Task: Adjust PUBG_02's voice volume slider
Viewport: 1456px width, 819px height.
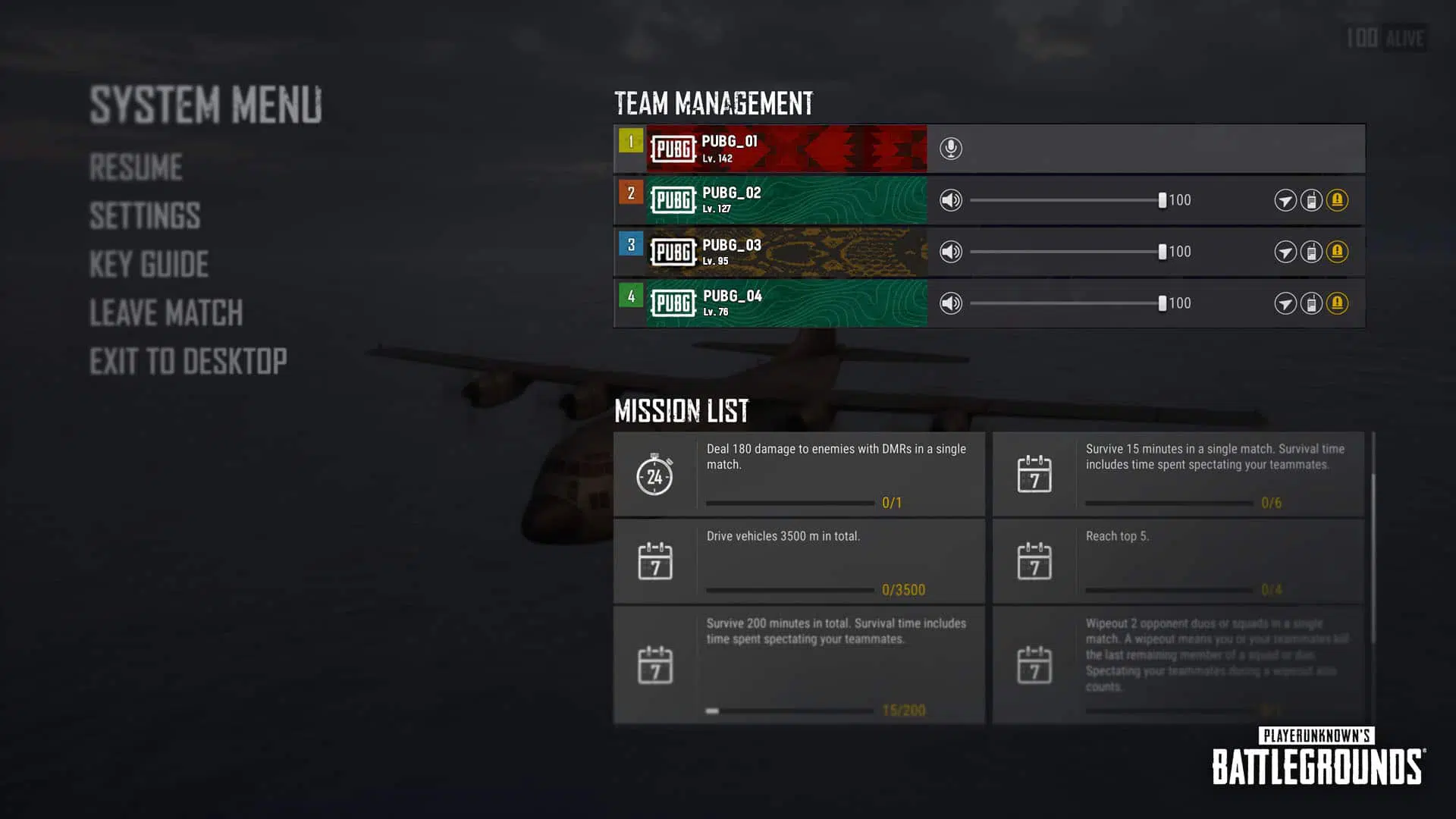Action: click(x=1162, y=200)
